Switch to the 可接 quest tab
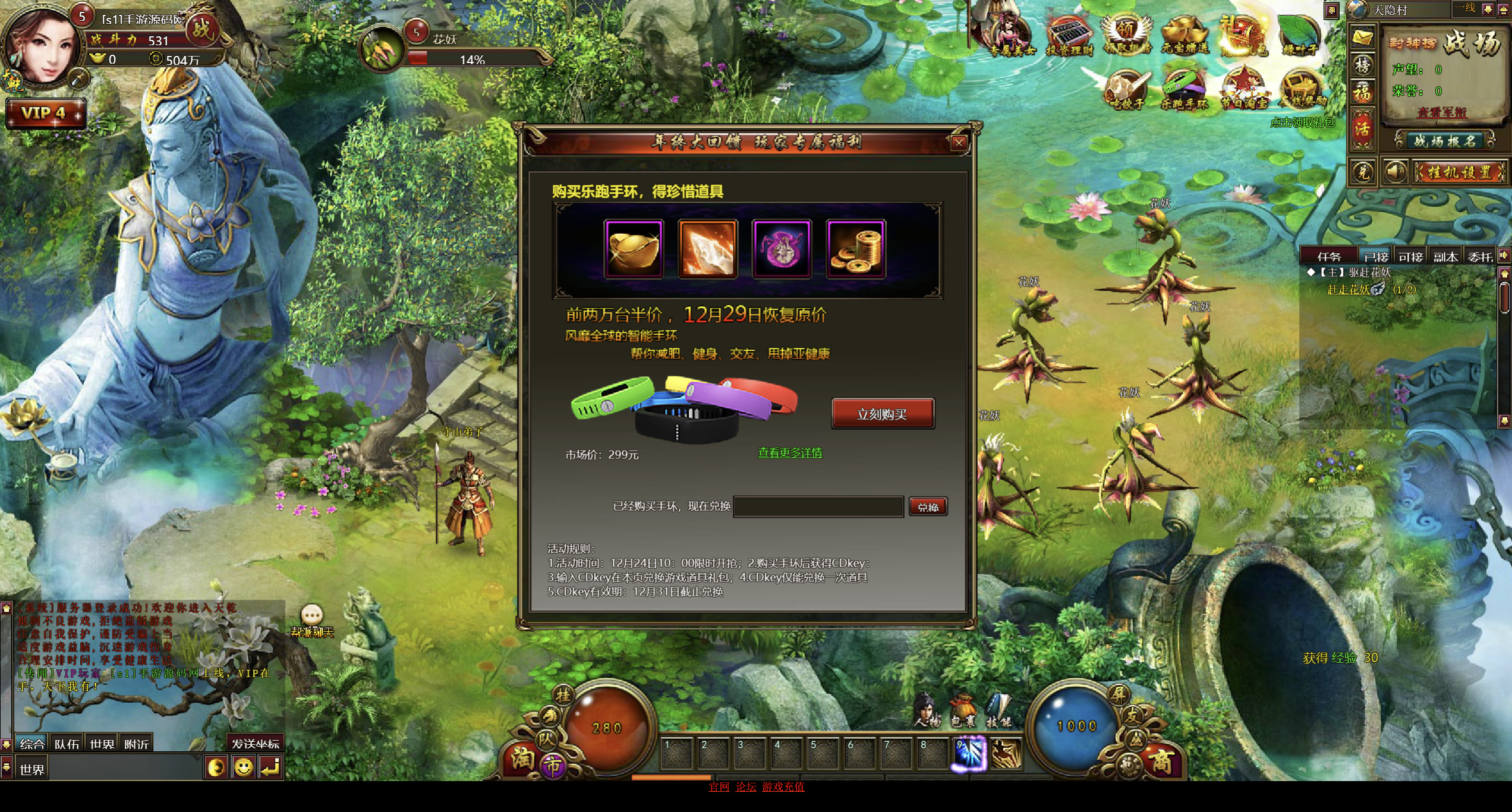1512x812 pixels. tap(1410, 256)
